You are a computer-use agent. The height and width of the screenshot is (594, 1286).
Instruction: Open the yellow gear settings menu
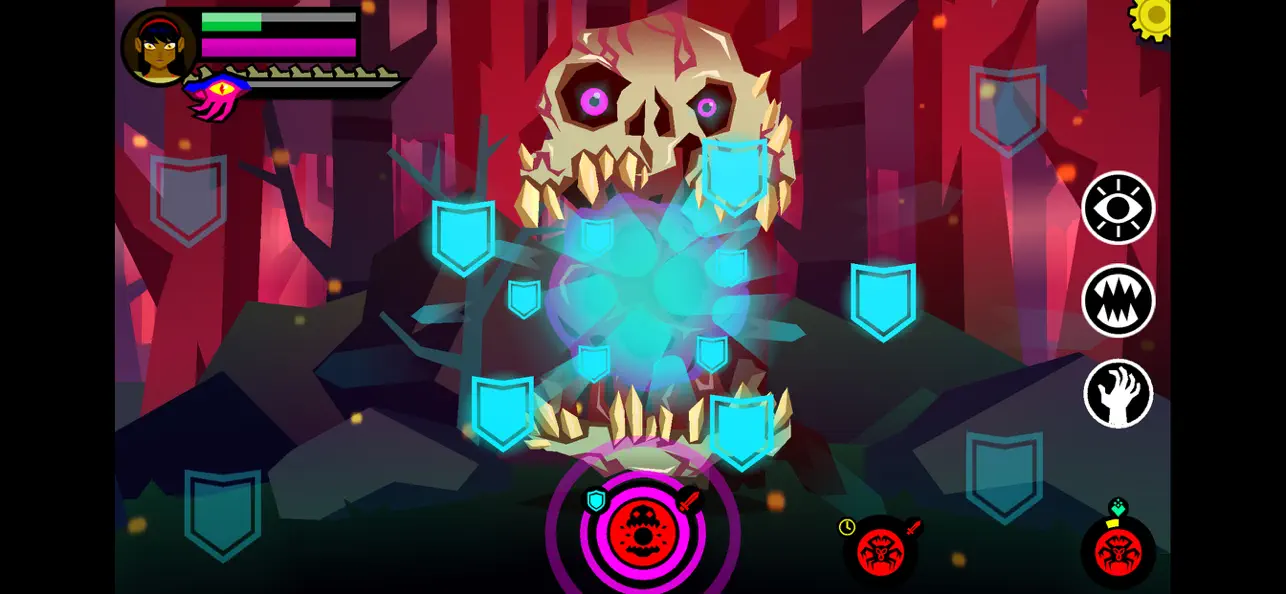pyautogui.click(x=1154, y=16)
